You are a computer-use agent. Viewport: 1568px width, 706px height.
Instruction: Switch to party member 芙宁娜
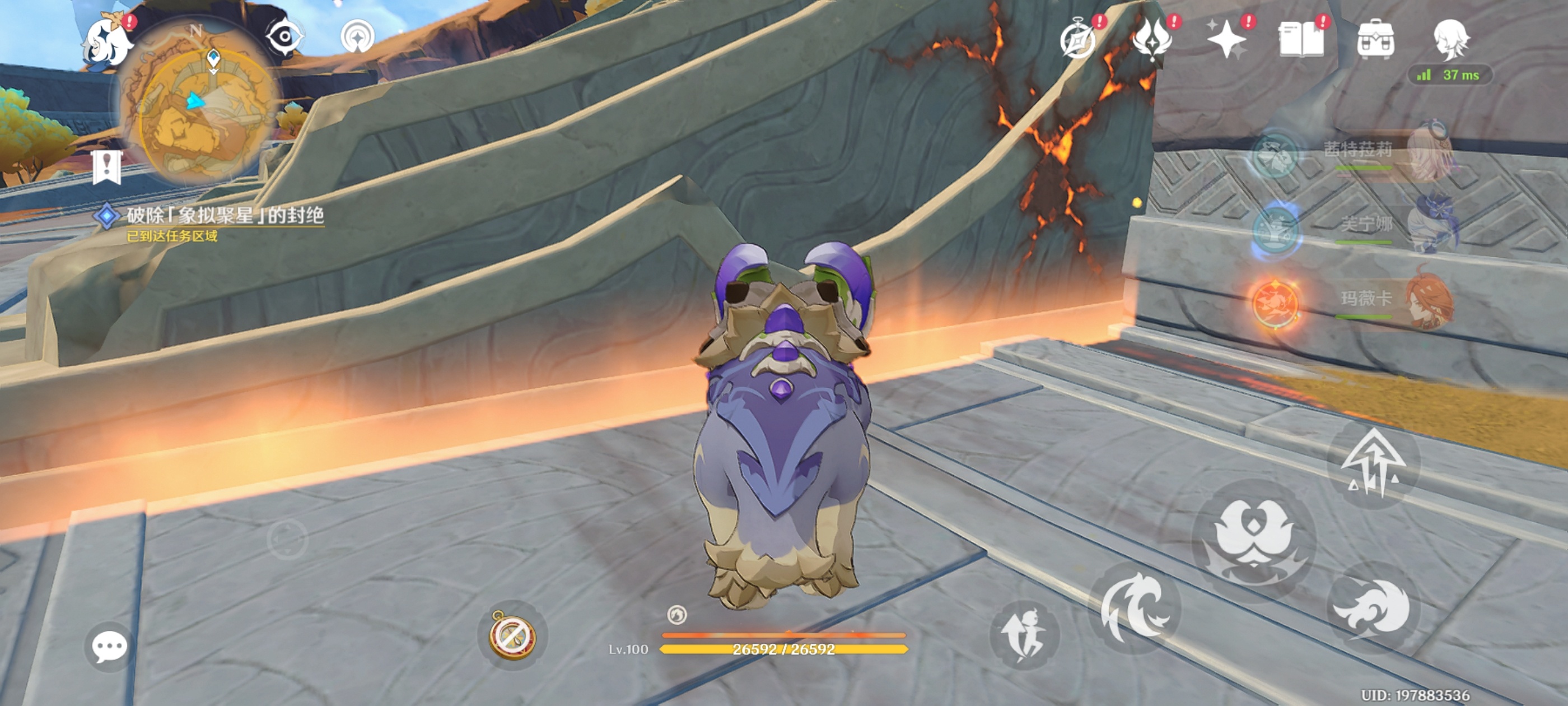[1366, 225]
